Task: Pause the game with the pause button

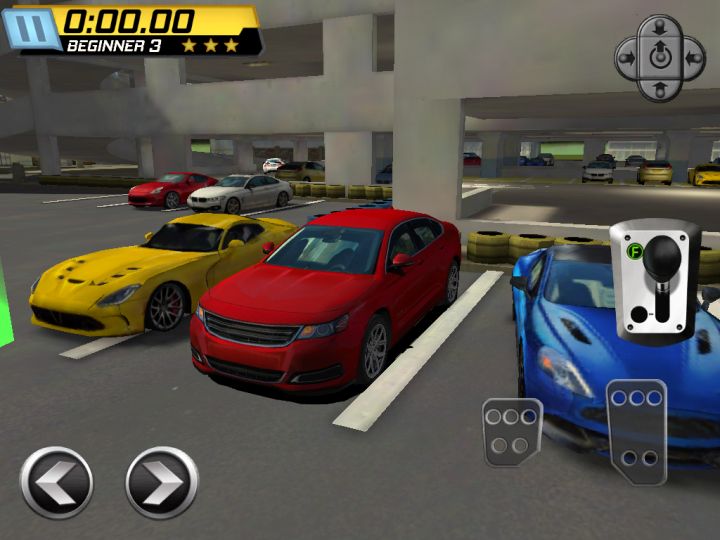Action: 23,28
